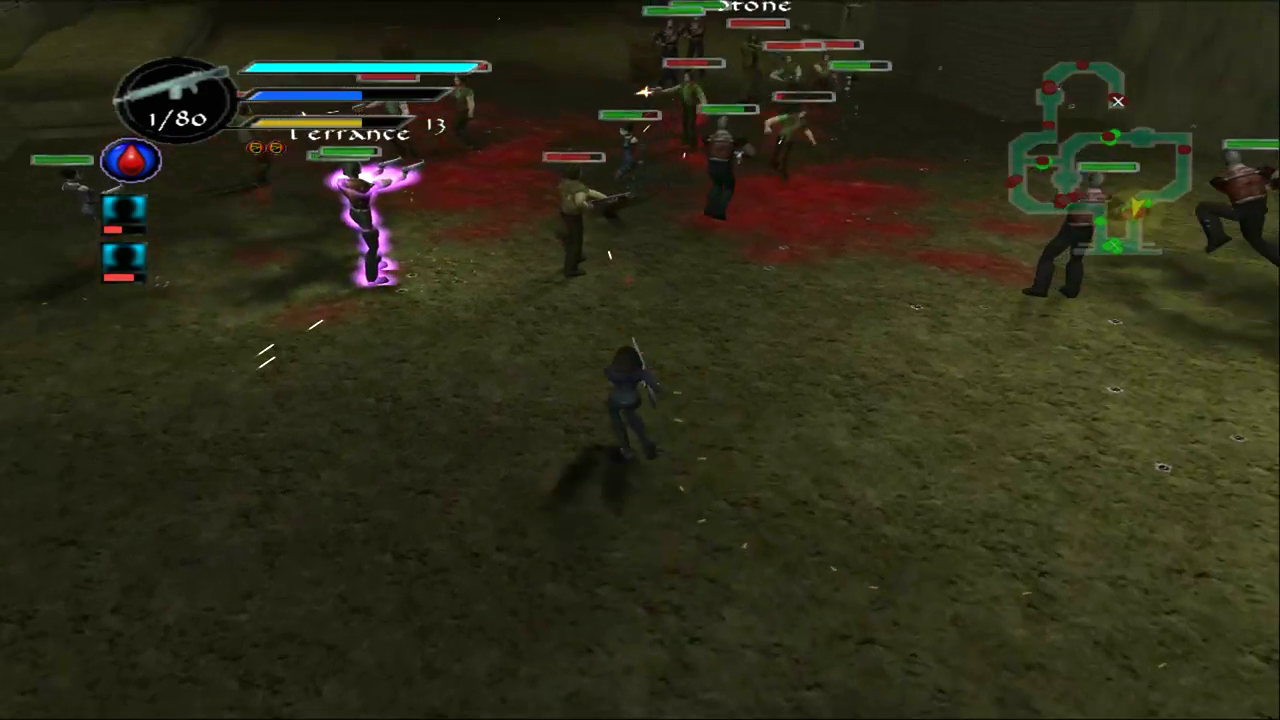The height and width of the screenshot is (720, 1280).
Task: Click a red enemy dot on the minimap
Action: tap(1083, 63)
